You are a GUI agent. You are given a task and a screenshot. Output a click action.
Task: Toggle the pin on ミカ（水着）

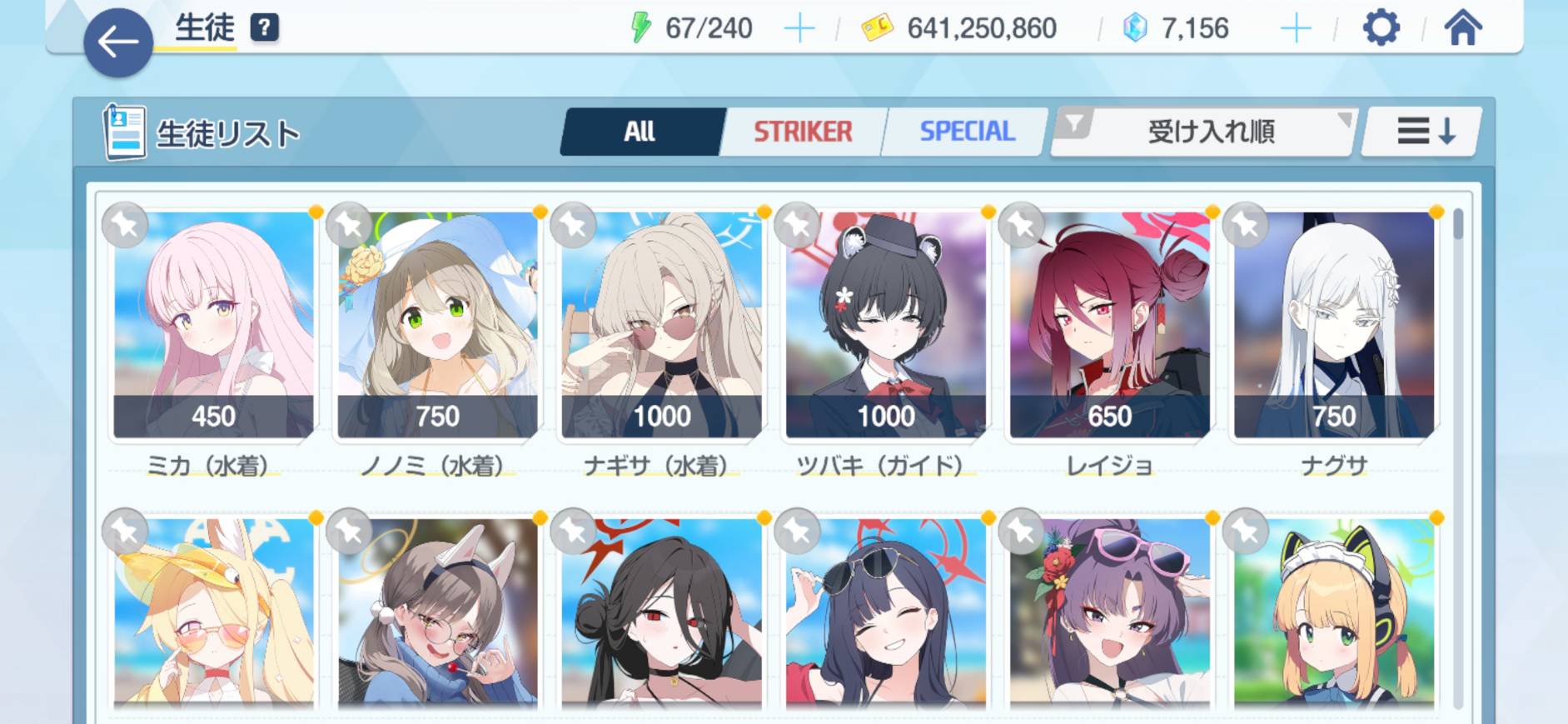coord(125,225)
